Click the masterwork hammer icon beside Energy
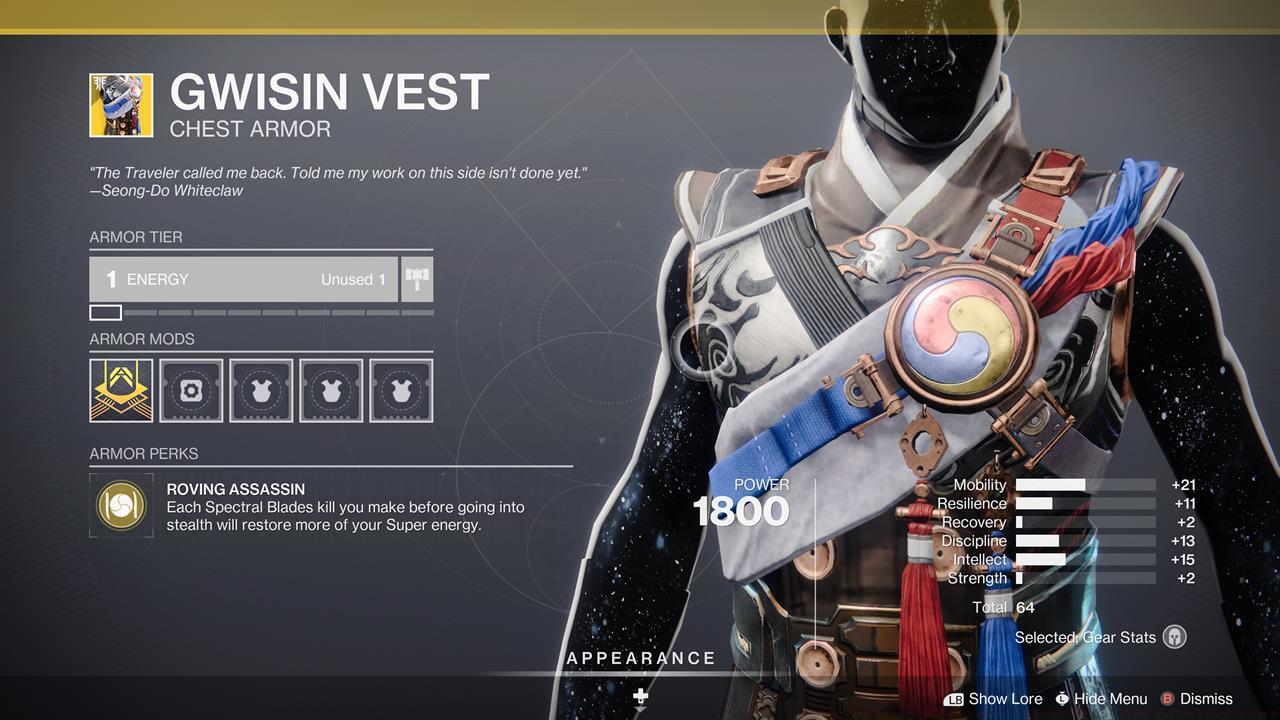 (x=417, y=279)
